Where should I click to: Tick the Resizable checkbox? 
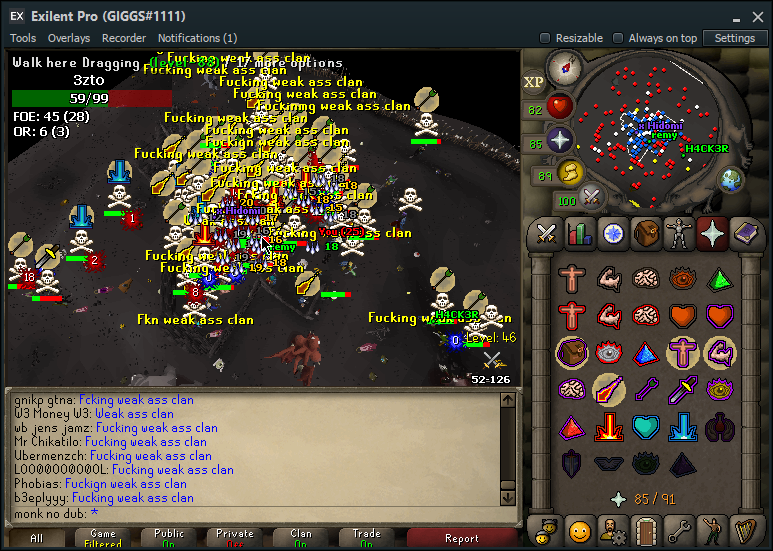(545, 38)
